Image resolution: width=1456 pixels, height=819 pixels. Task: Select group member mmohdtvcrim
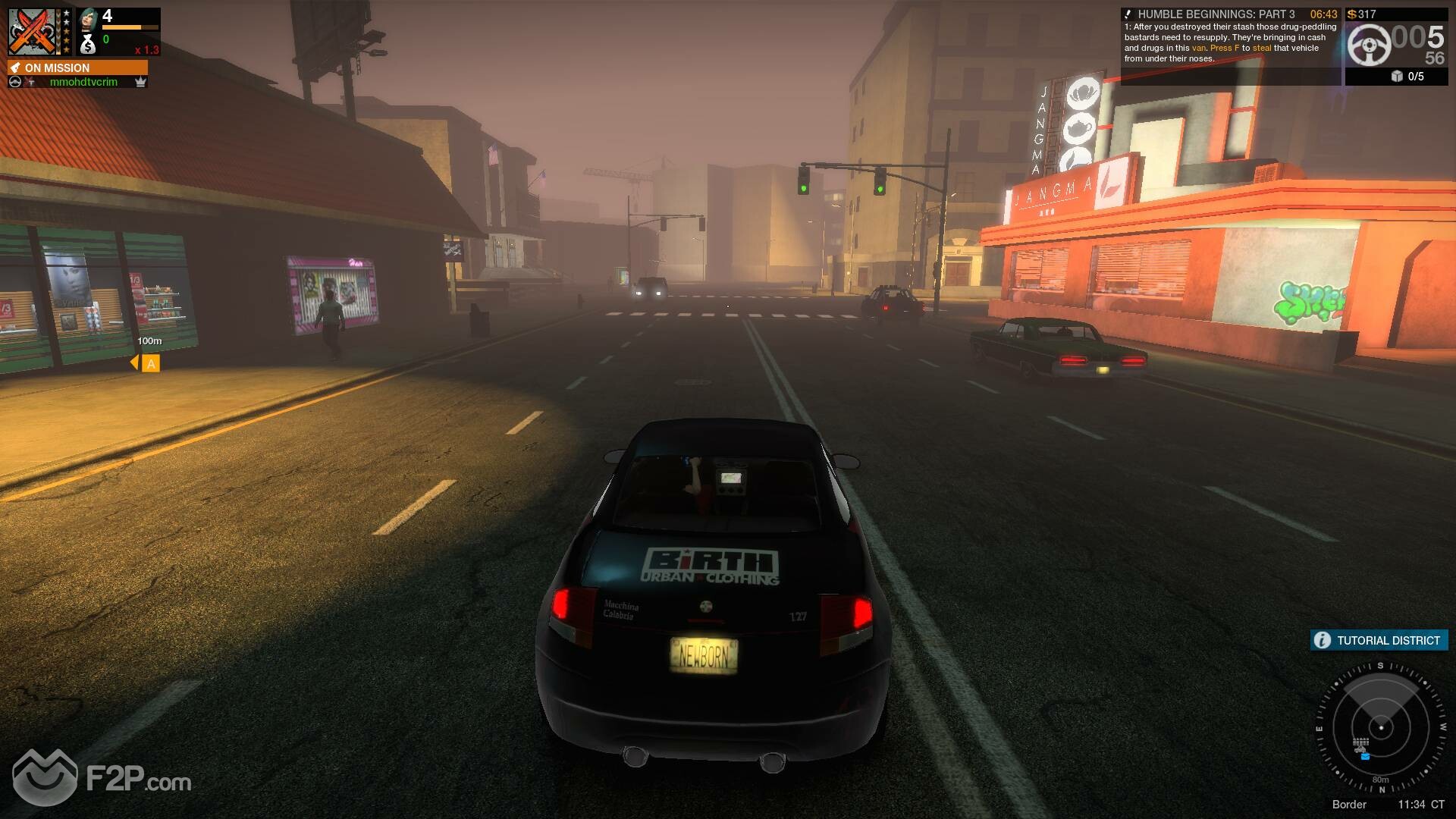(83, 82)
